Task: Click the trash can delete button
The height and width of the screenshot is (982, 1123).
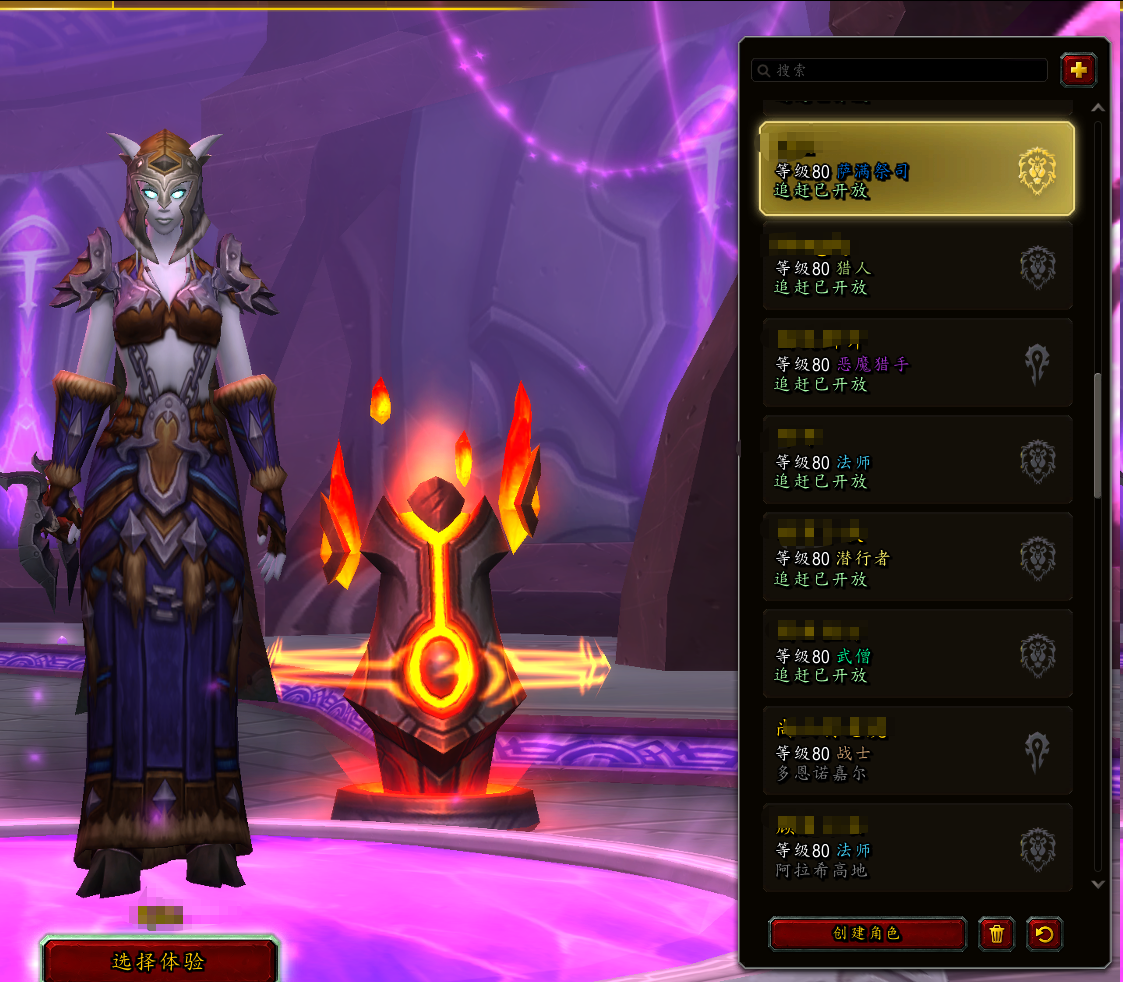Action: 996,934
